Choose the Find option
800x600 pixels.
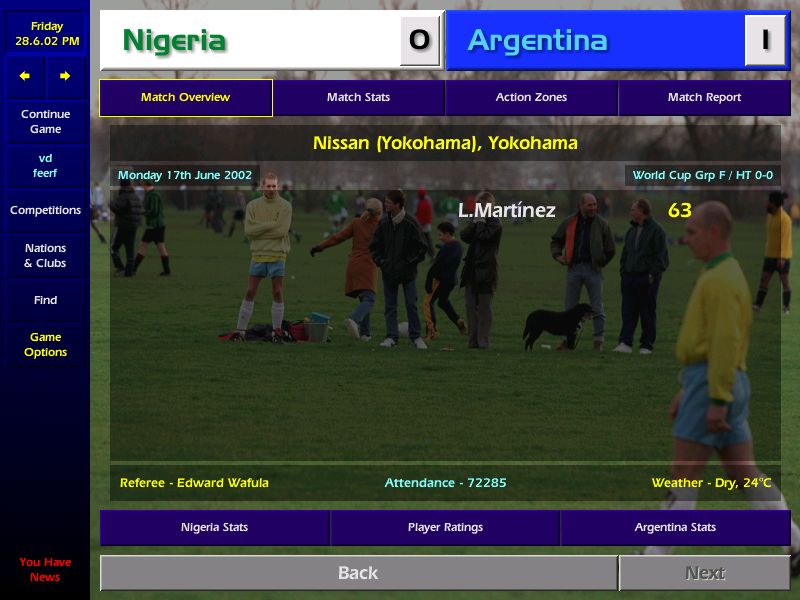click(45, 300)
